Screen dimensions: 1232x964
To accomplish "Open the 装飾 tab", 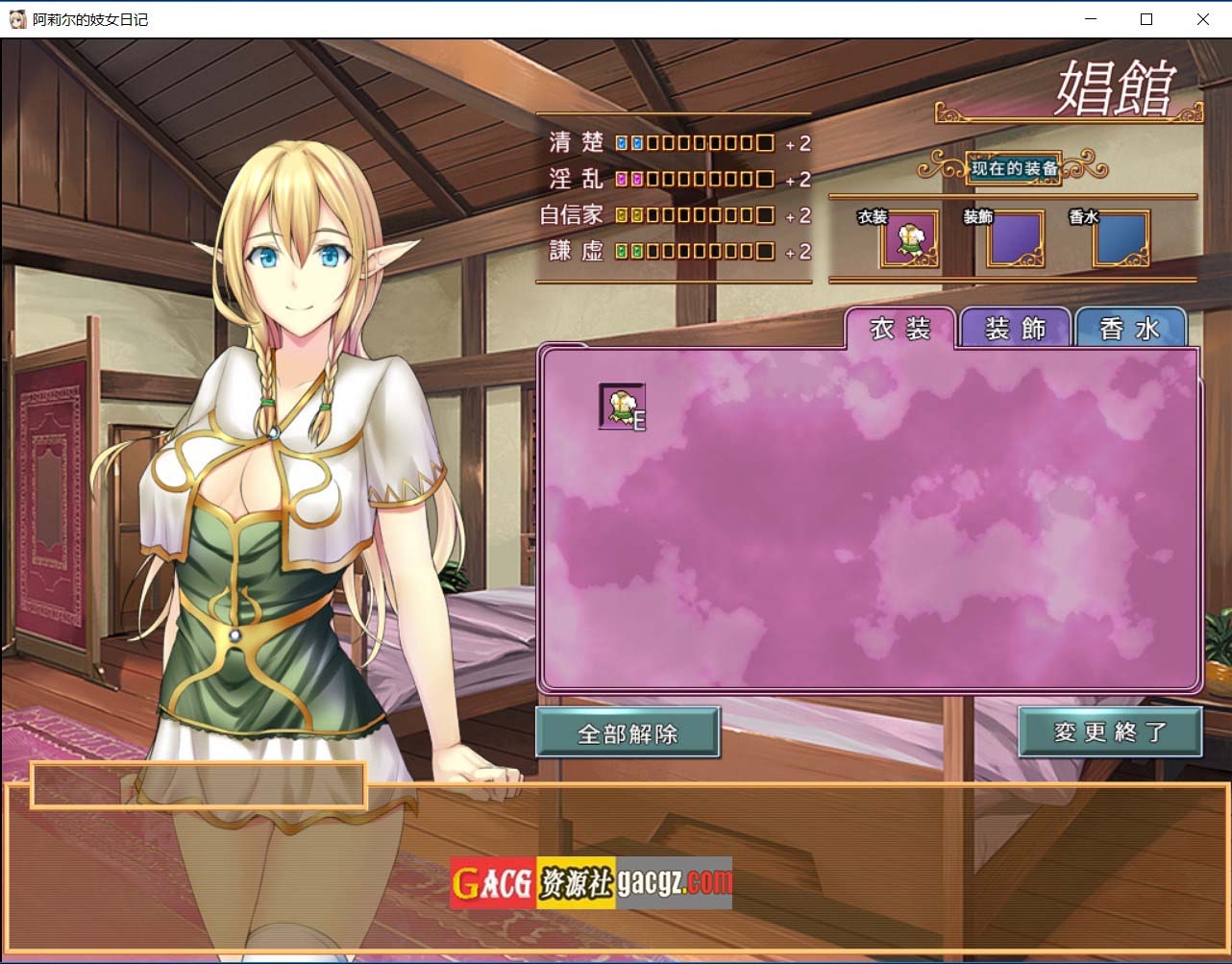I will tap(1016, 330).
